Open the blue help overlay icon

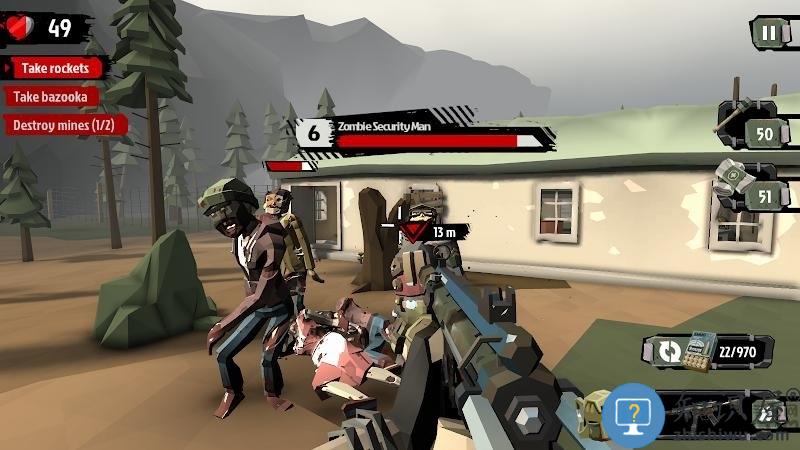[632, 413]
